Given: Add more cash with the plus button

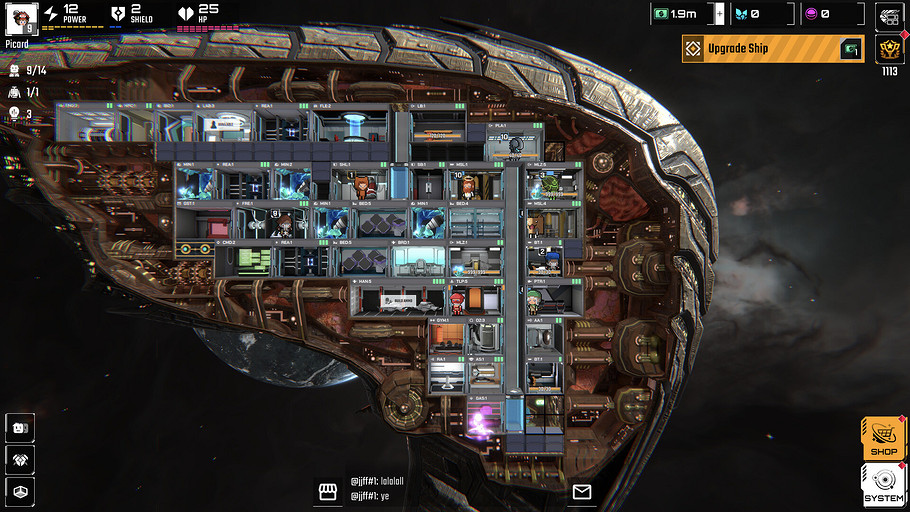Looking at the screenshot, I should [718, 14].
